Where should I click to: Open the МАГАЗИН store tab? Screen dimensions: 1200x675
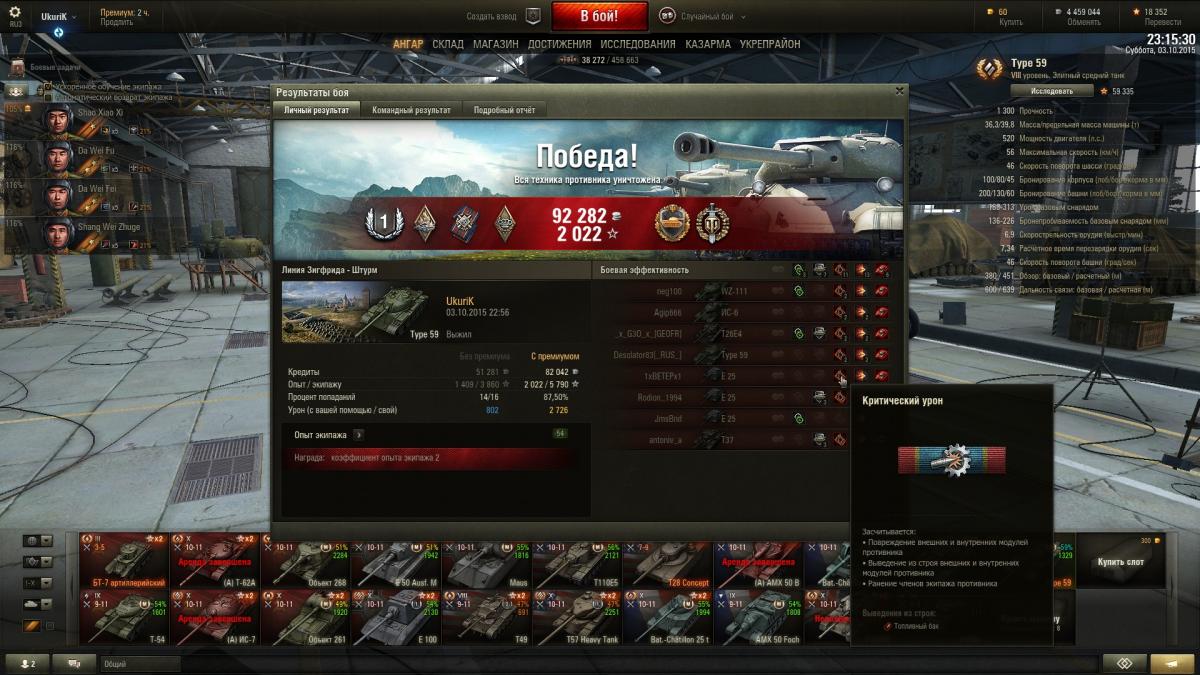coord(495,44)
